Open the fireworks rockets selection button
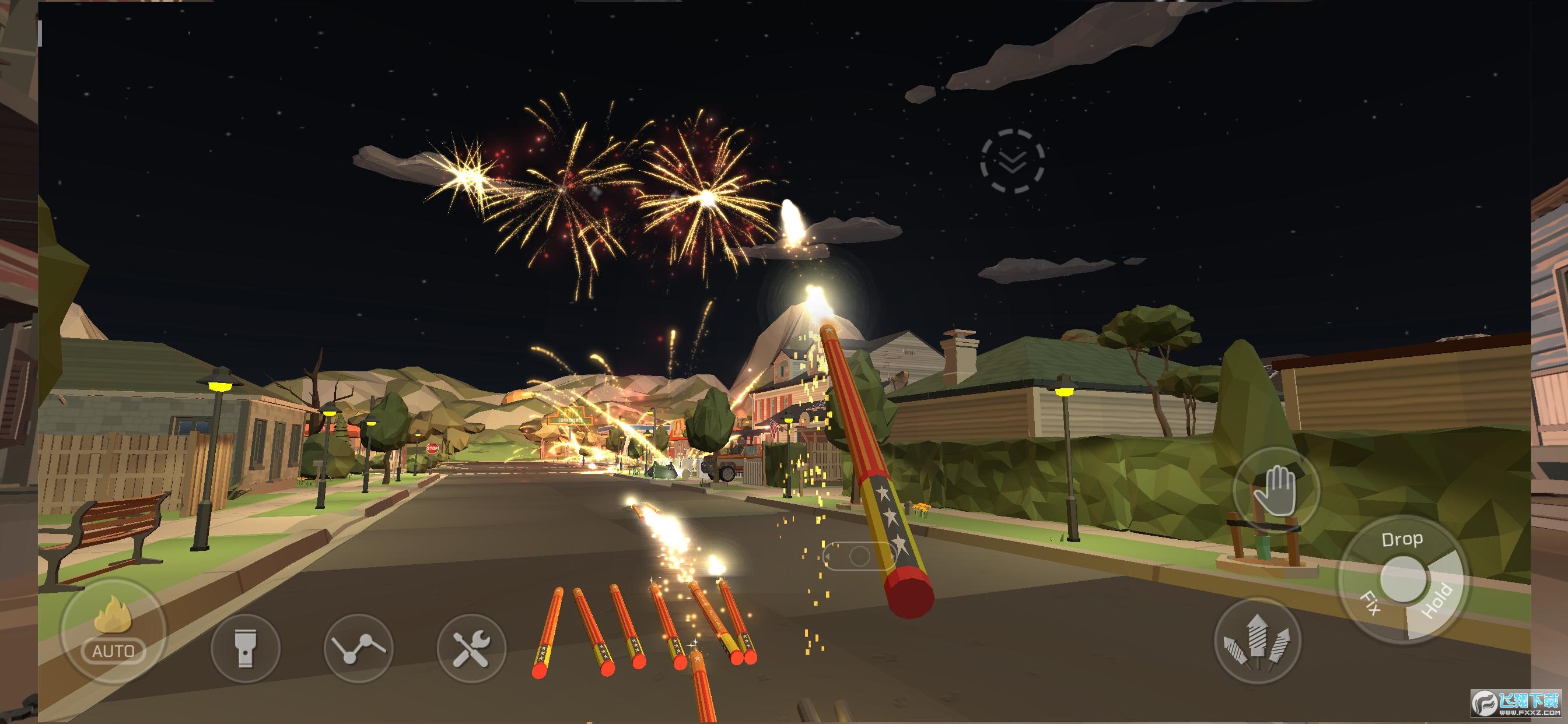Screen dimensions: 1568x724 (1258, 640)
